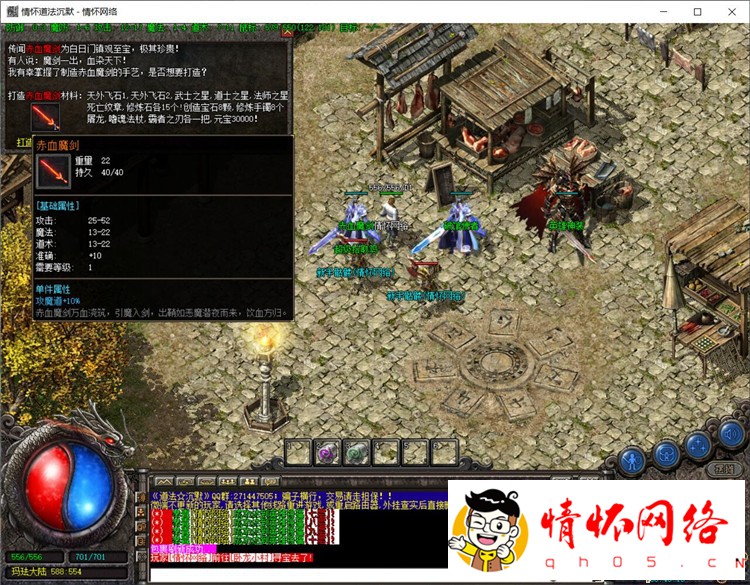
Task: Use the purple orb hotbar item
Action: pos(327,453)
